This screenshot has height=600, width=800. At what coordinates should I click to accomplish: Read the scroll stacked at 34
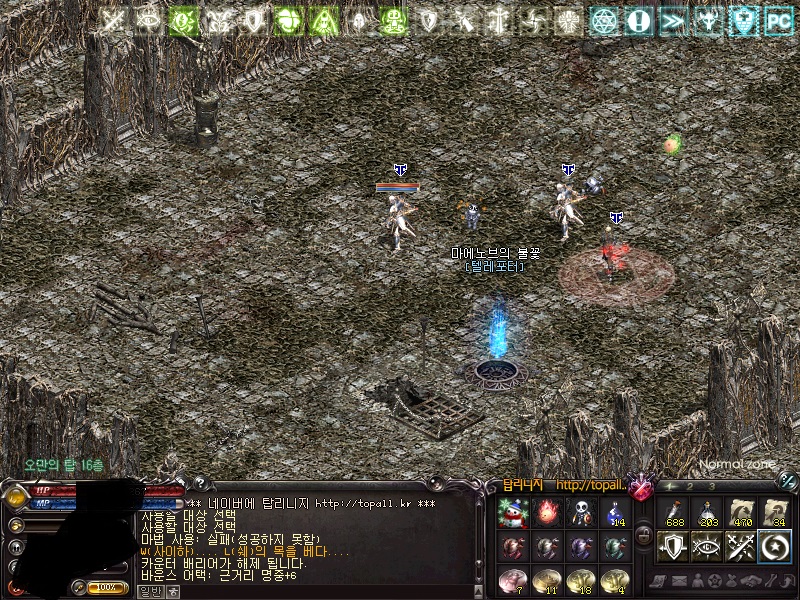coord(775,513)
